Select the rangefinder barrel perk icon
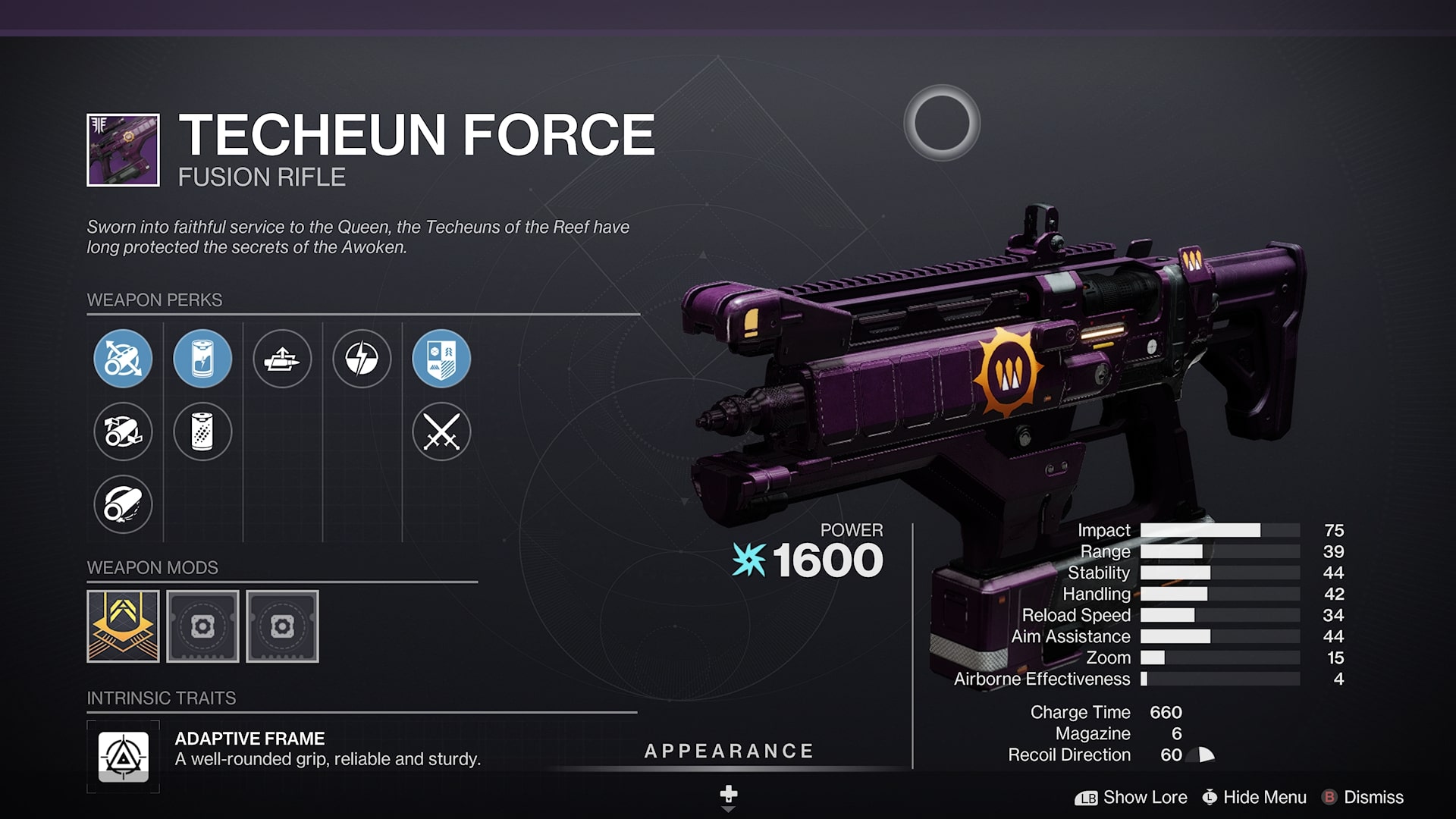1456x819 pixels. [x=123, y=431]
